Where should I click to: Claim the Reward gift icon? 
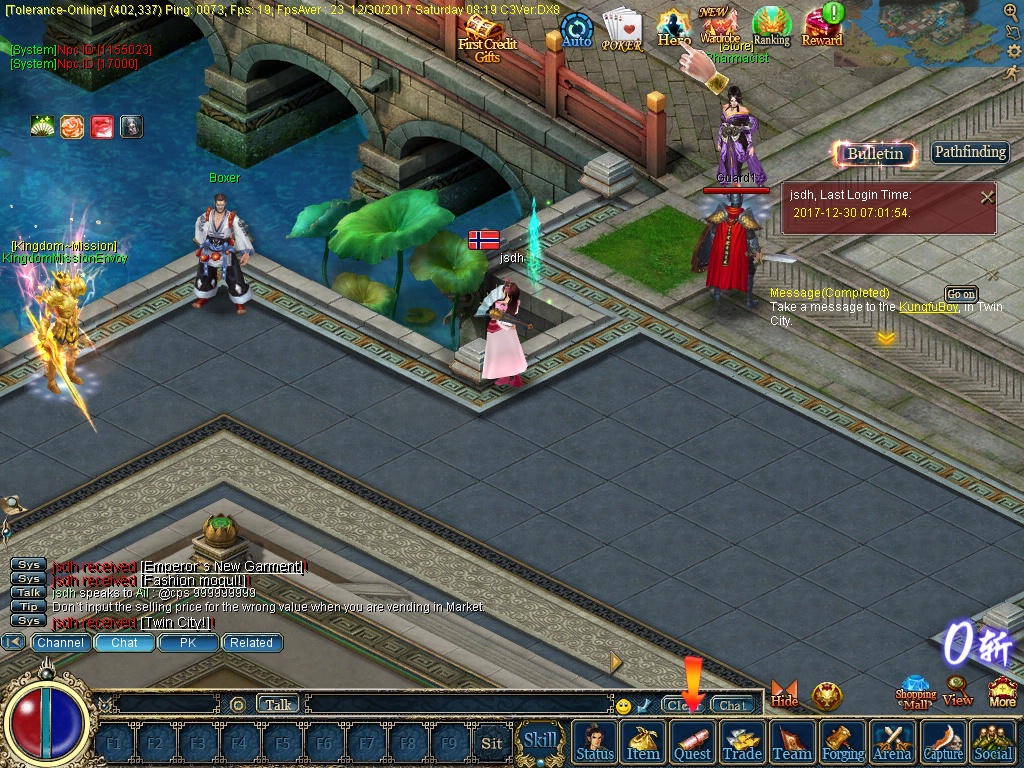(x=822, y=25)
